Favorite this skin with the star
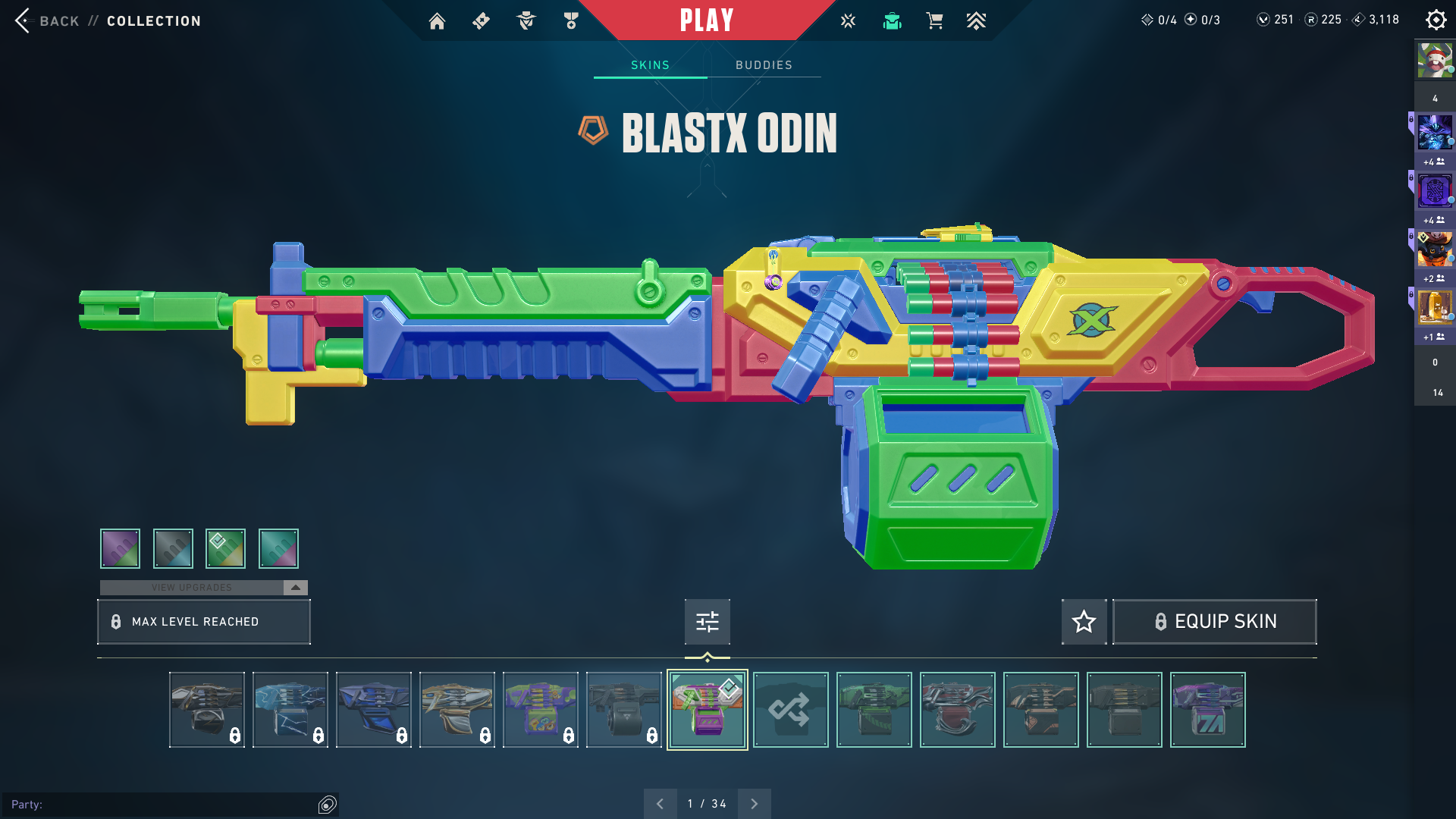 click(x=1084, y=622)
